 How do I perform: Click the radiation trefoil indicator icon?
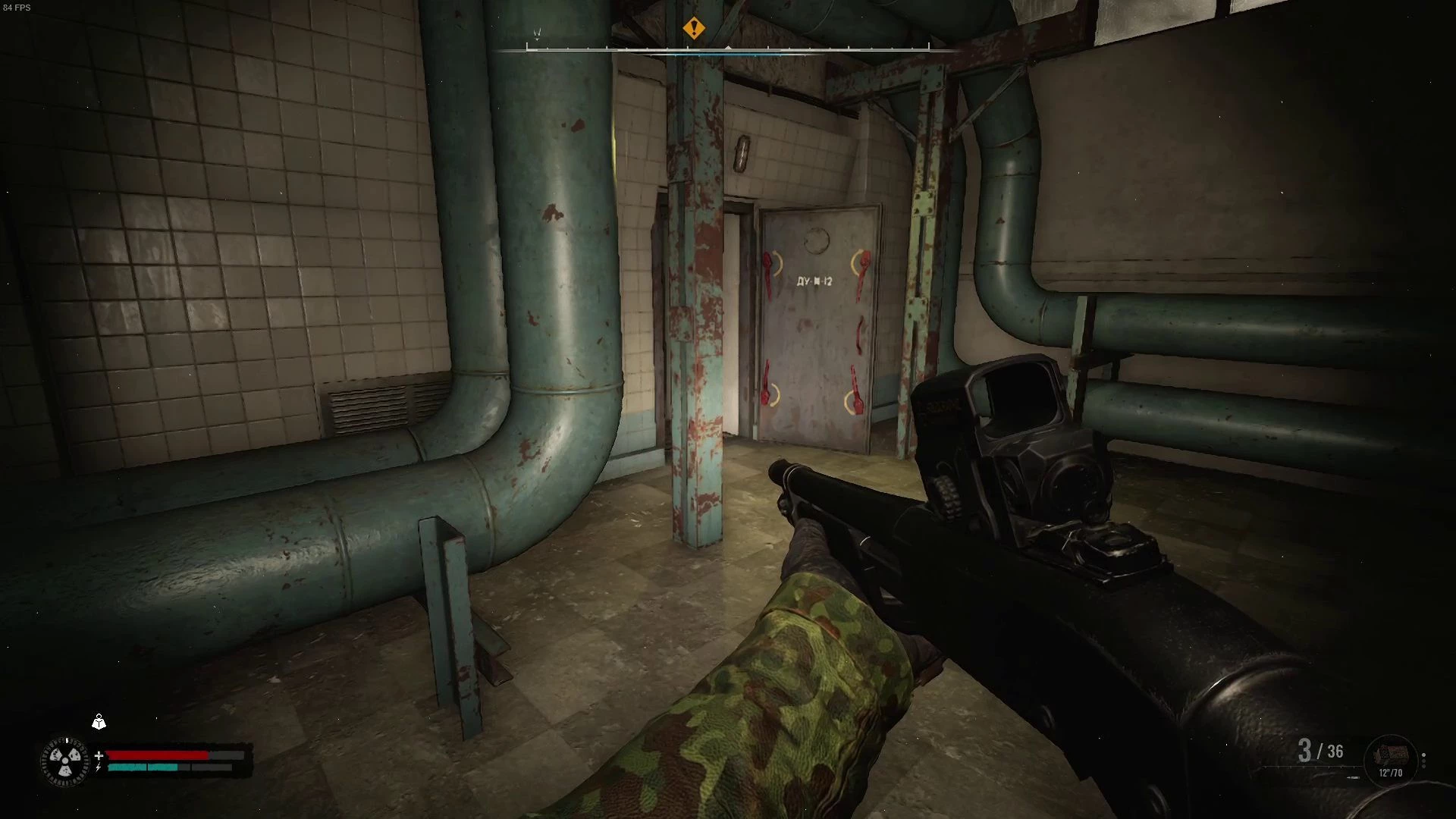(64, 761)
